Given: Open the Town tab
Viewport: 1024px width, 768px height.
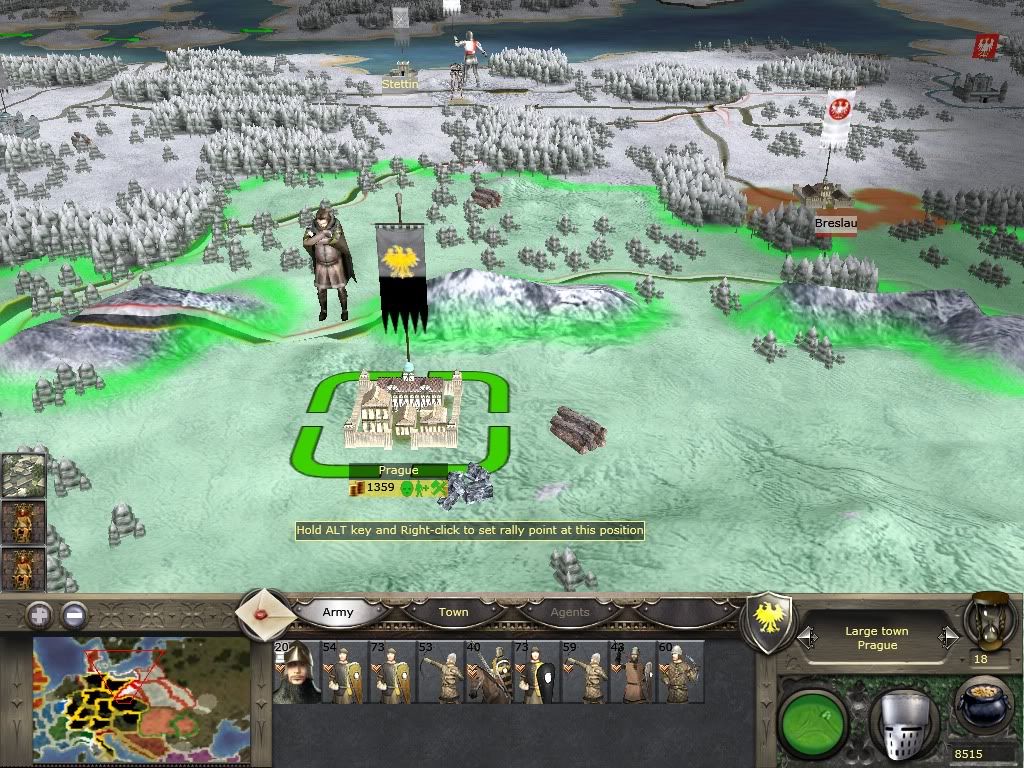Looking at the screenshot, I should click(x=453, y=612).
